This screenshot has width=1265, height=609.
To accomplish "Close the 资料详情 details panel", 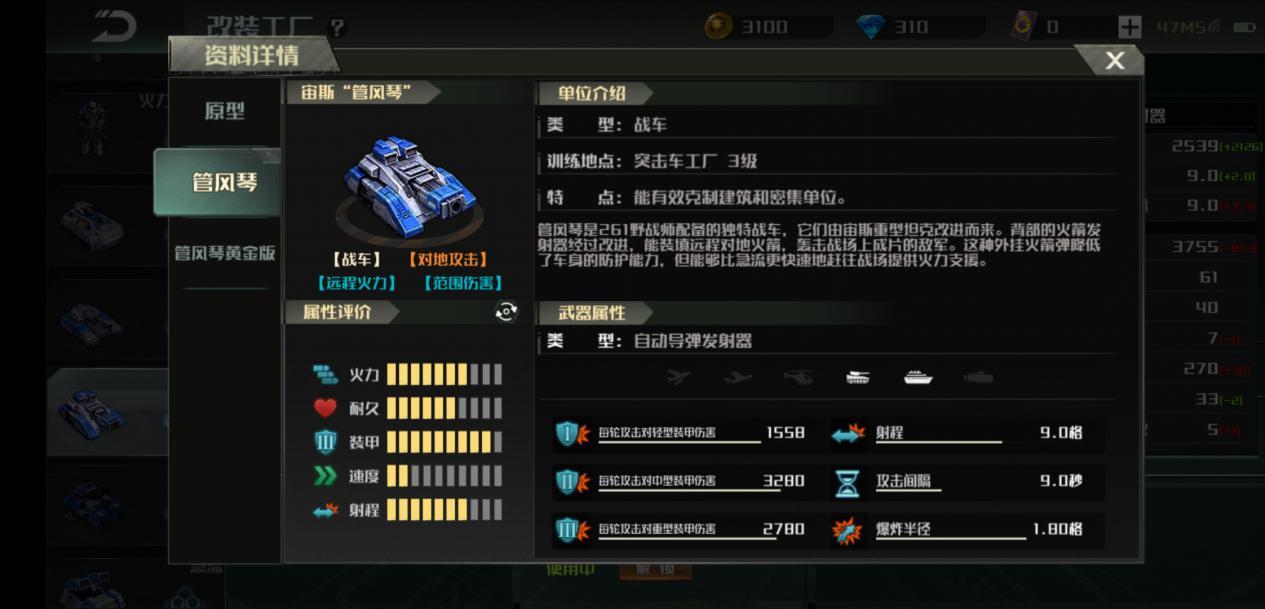I will pyautogui.click(x=1115, y=61).
